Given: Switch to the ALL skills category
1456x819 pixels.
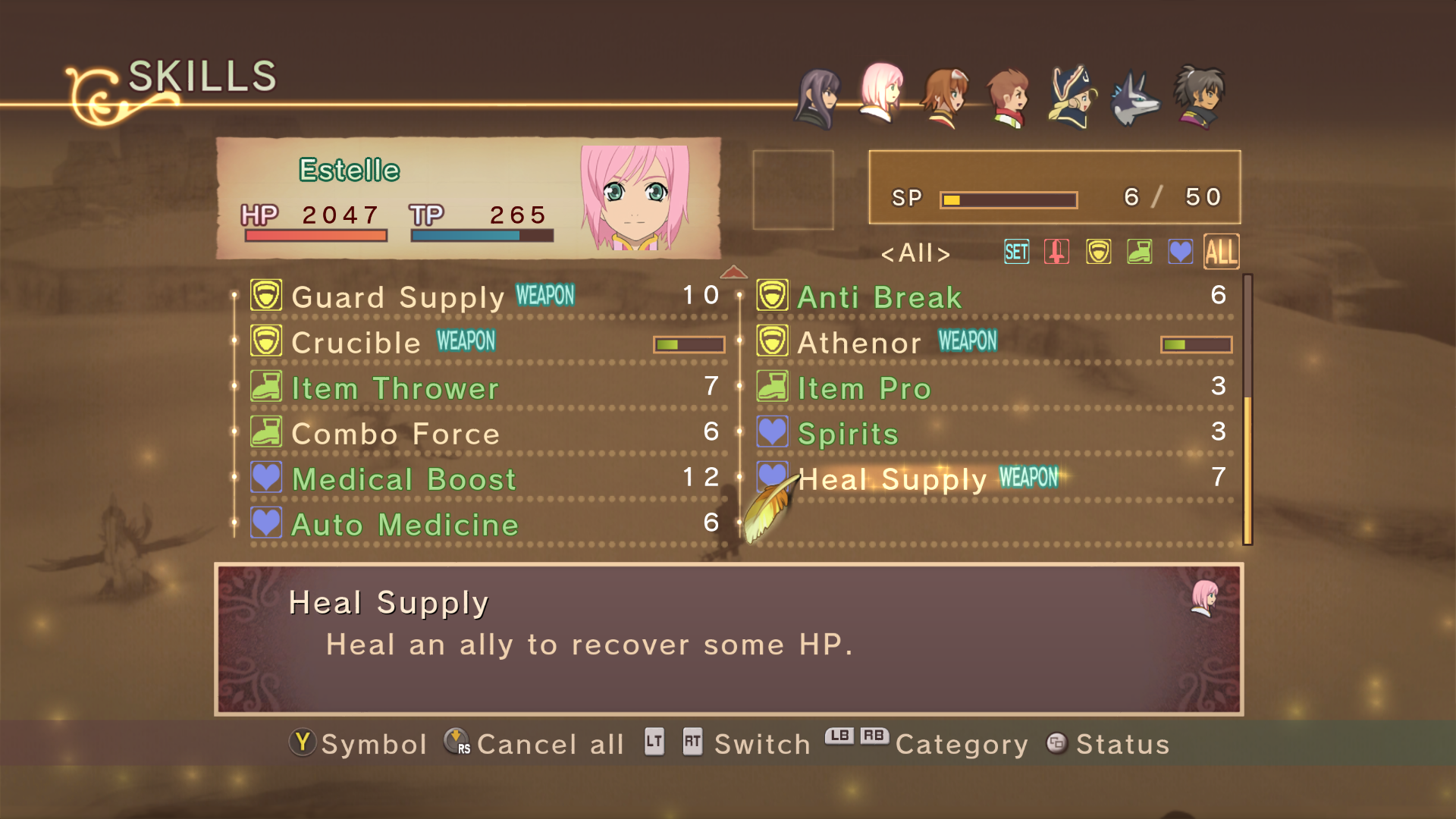Looking at the screenshot, I should pos(1221,252).
